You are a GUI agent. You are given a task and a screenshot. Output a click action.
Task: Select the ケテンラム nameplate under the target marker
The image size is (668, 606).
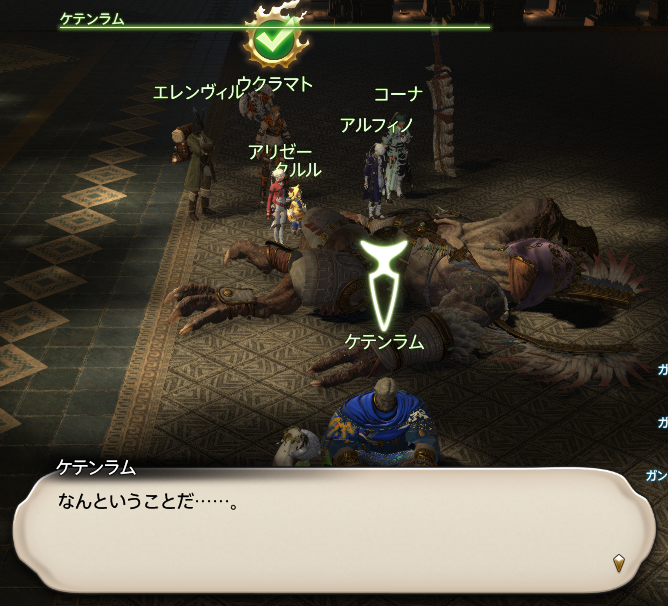[x=384, y=342]
